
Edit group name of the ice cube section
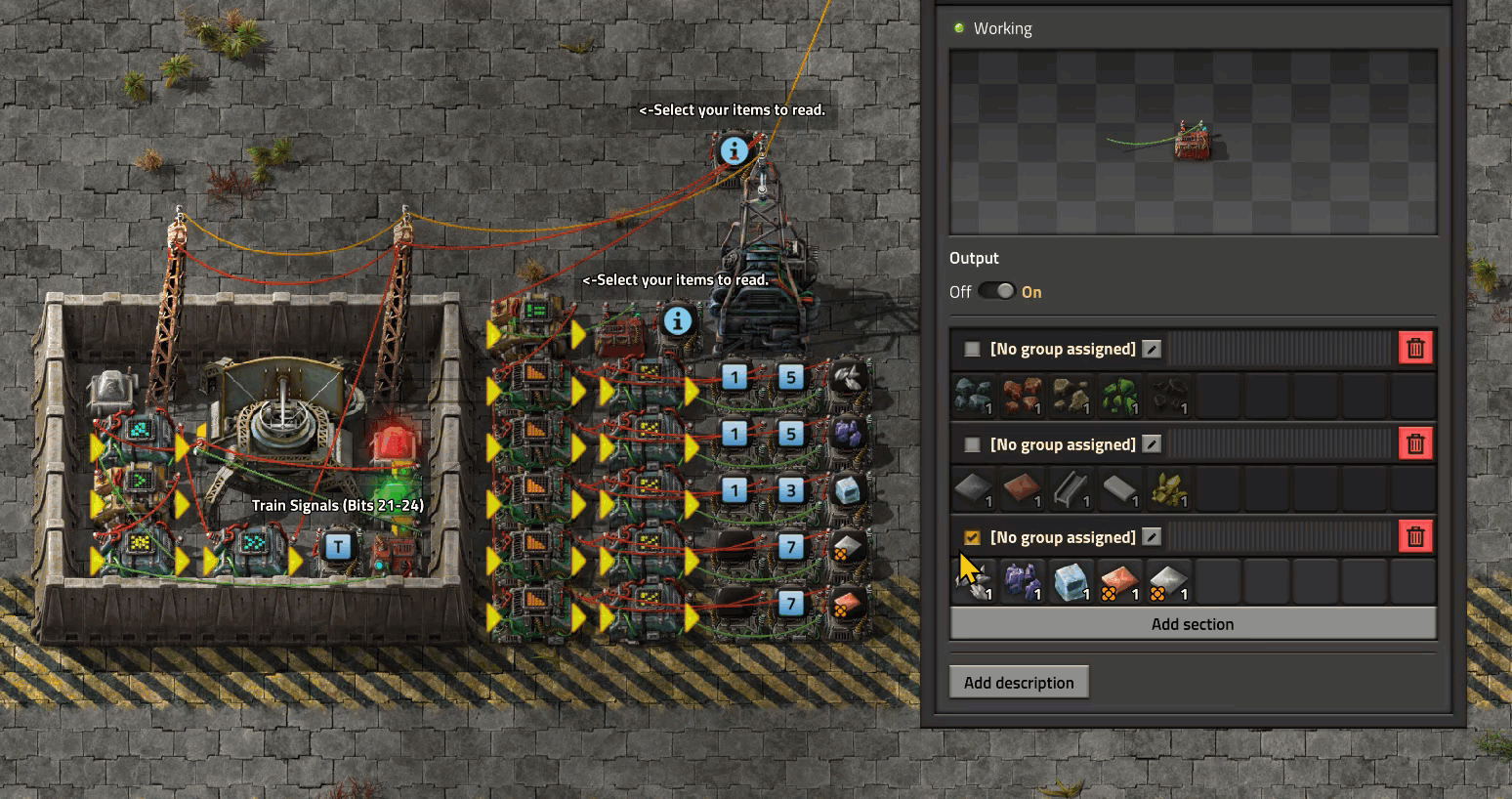point(1153,537)
